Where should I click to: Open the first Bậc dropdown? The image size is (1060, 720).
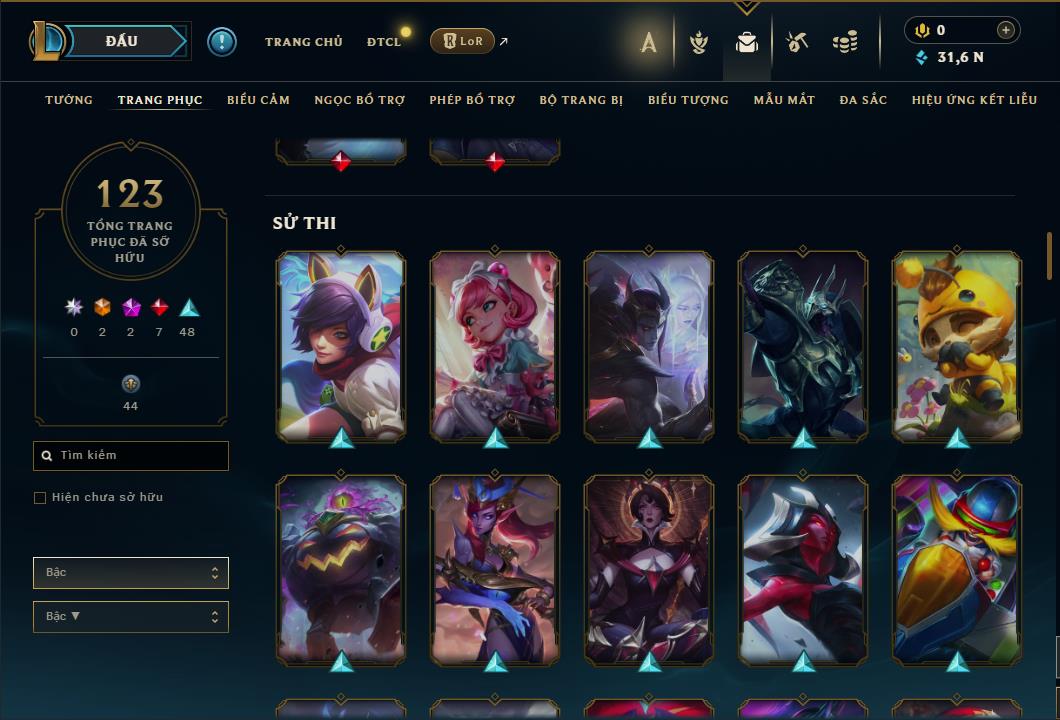click(131, 573)
